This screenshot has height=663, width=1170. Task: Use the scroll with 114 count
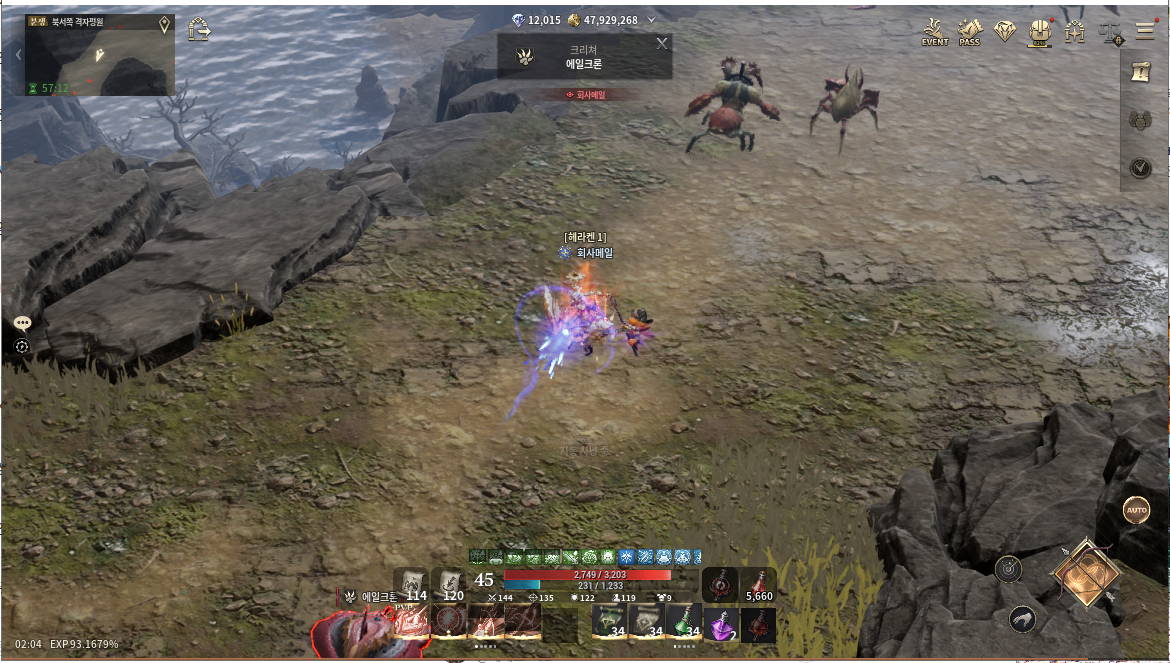[x=411, y=584]
